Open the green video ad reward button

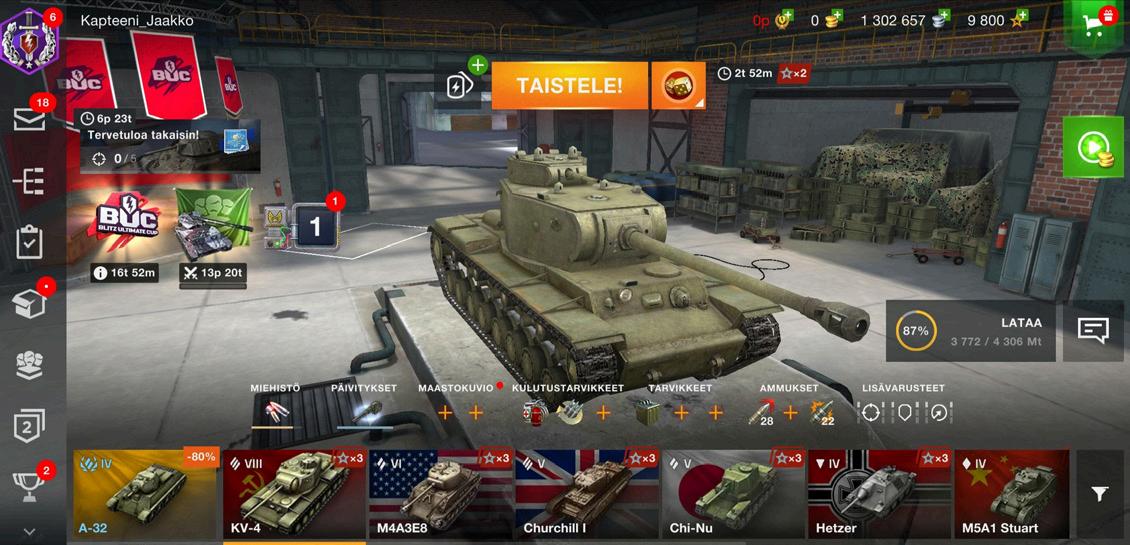1093,148
